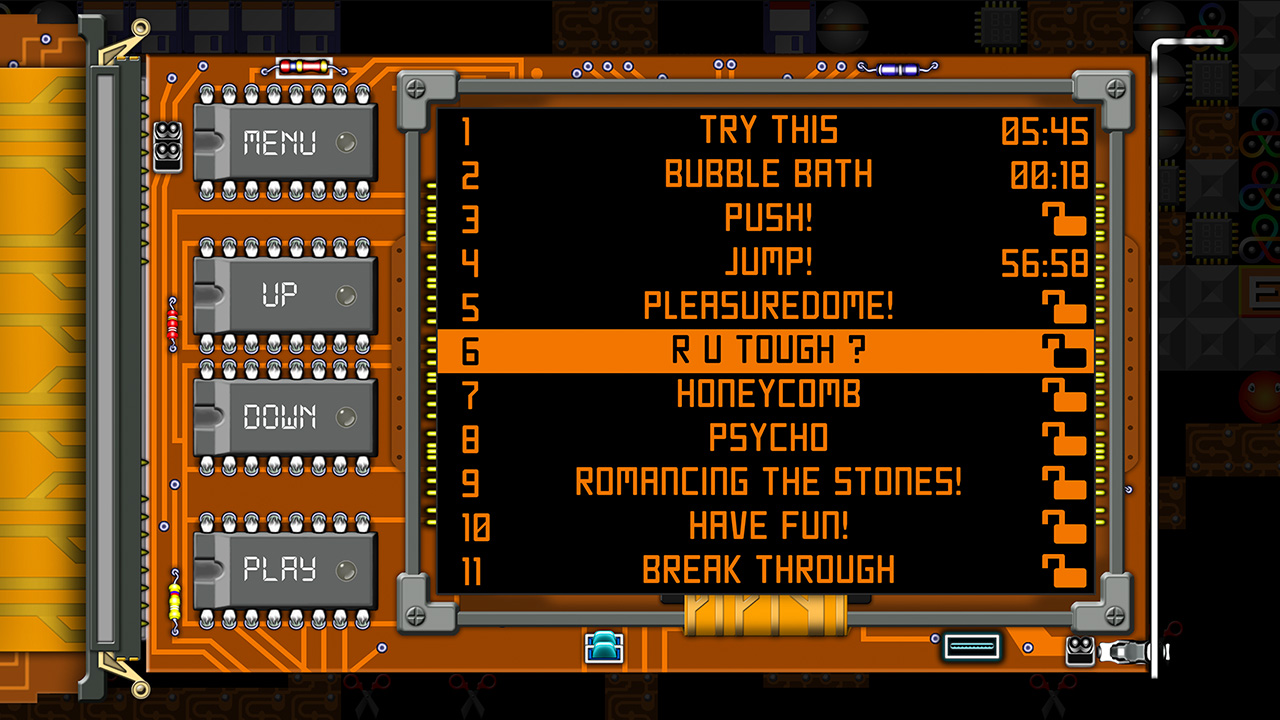Screen dimensions: 1280x720
Task: Select level 1, TRY THIS
Action: 770,129
